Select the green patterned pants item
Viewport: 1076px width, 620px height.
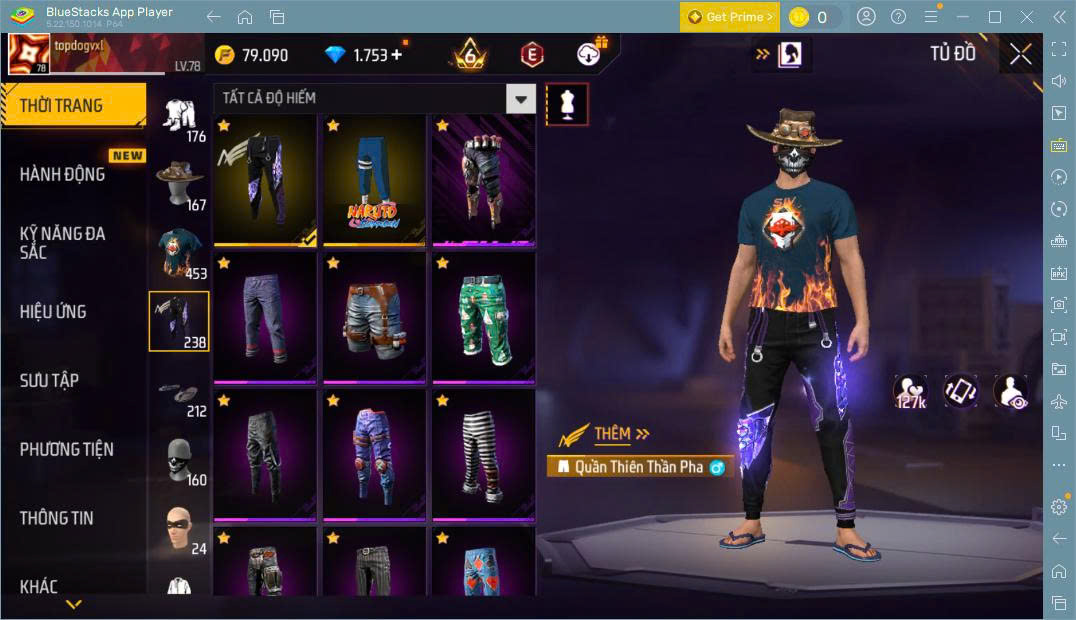point(484,318)
